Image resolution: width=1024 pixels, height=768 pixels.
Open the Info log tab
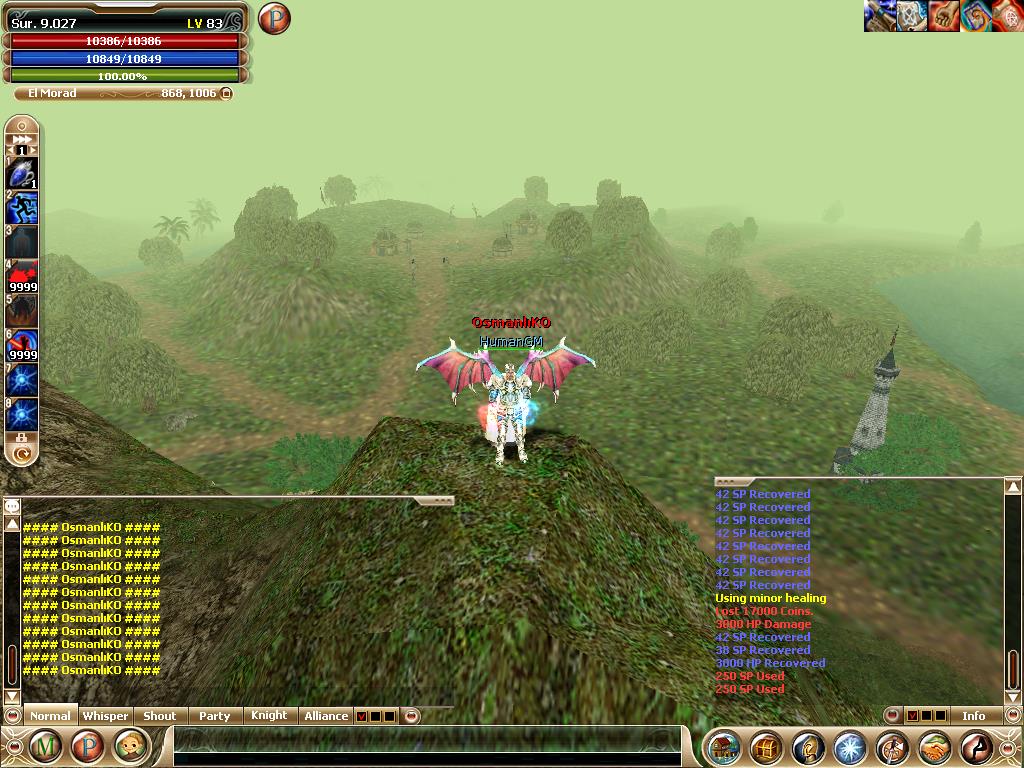point(973,716)
